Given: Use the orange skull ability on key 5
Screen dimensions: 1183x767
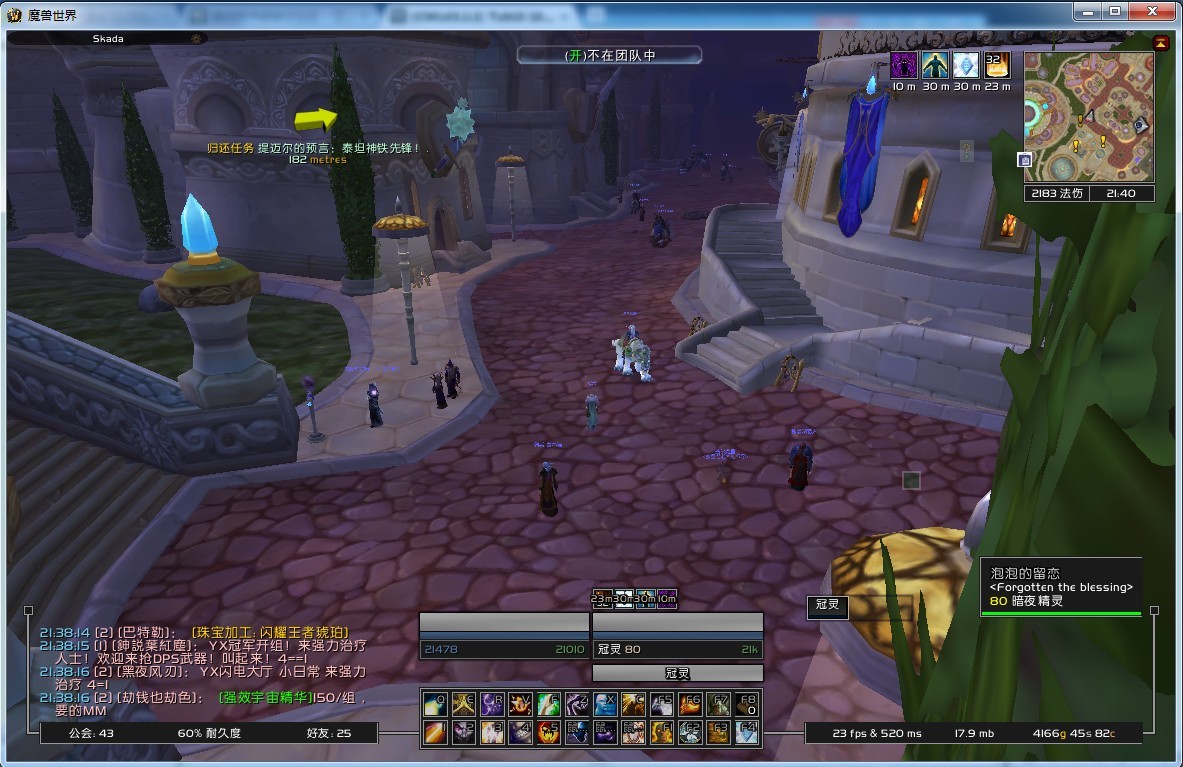Looking at the screenshot, I should [548, 733].
